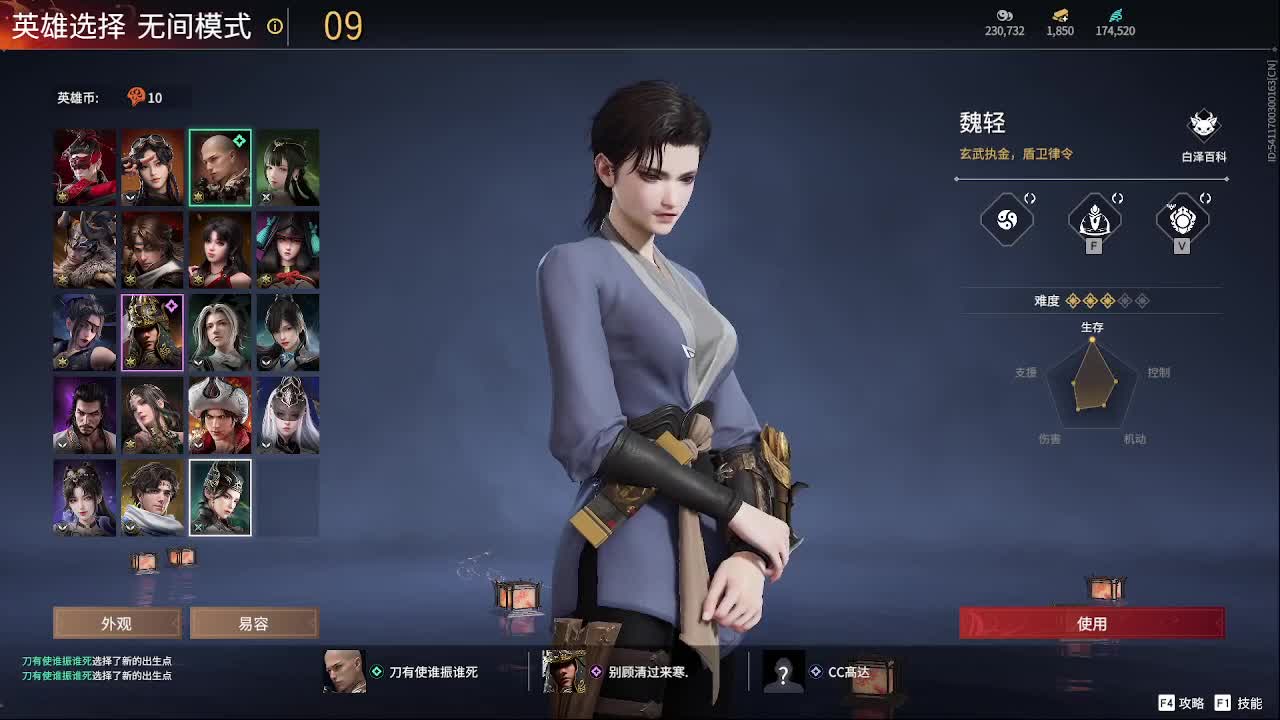Click CC高达's question mark portrait

pyautogui.click(x=783, y=671)
